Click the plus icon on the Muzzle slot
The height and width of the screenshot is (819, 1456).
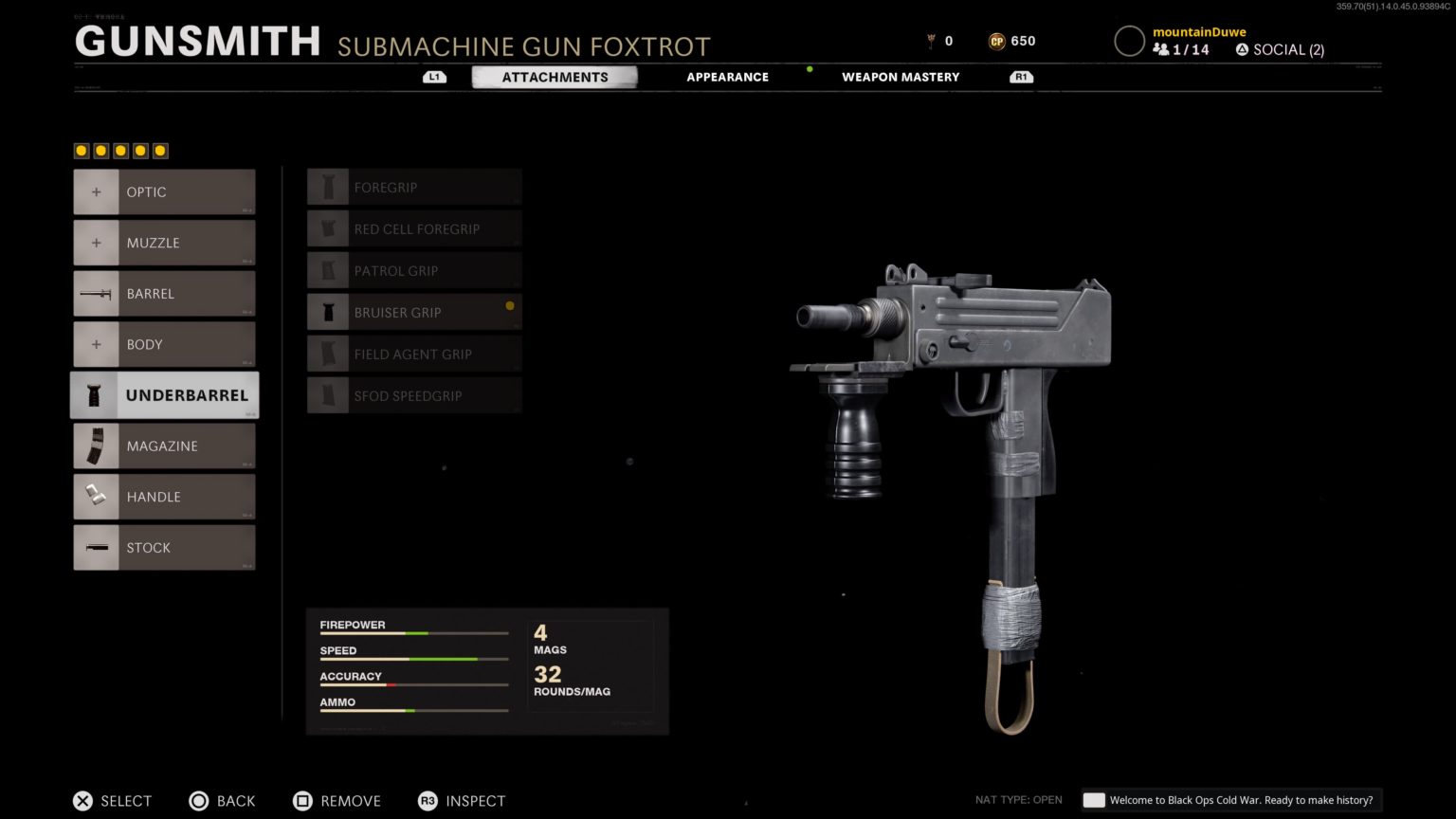(x=96, y=242)
